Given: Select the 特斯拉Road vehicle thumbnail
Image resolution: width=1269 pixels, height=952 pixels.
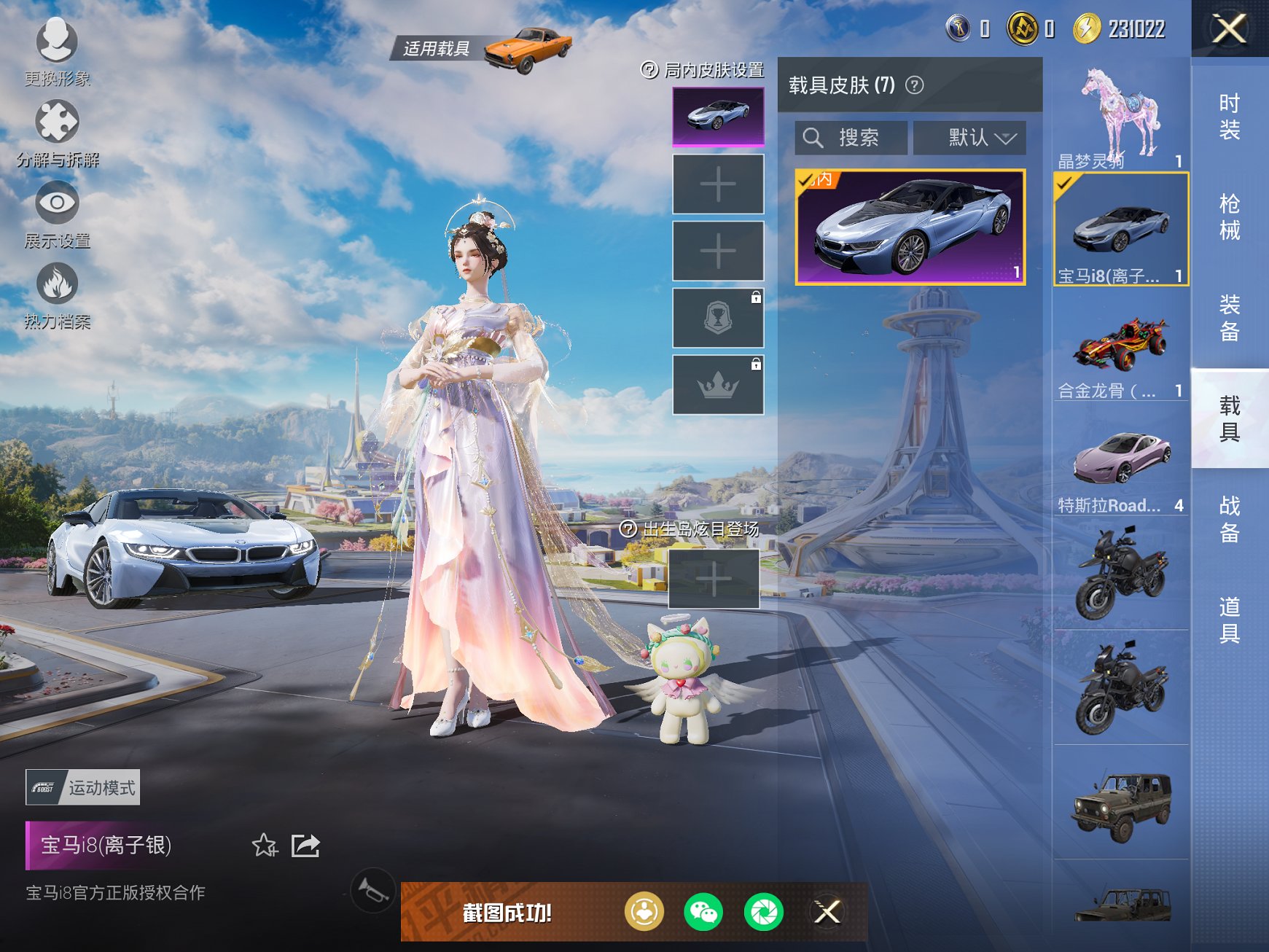Looking at the screenshot, I should [x=1120, y=456].
